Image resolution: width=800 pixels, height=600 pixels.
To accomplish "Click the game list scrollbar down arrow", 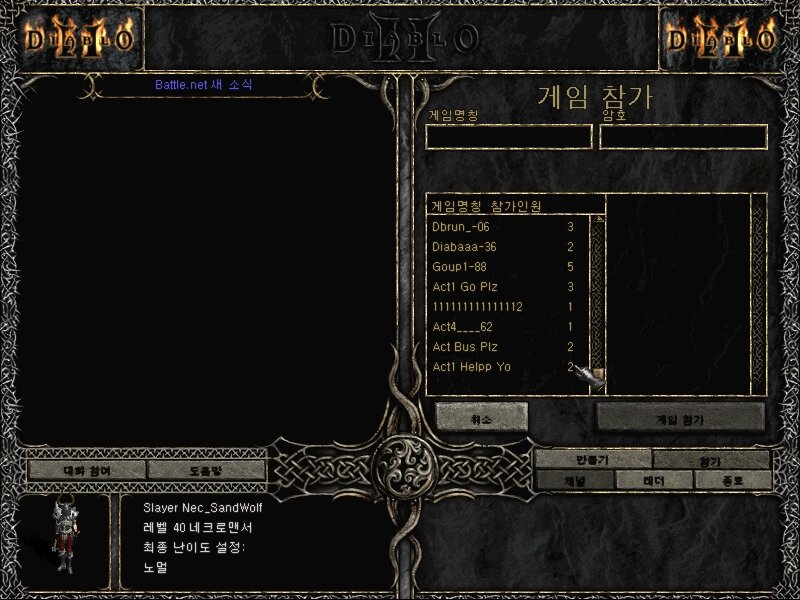I will click(x=597, y=374).
